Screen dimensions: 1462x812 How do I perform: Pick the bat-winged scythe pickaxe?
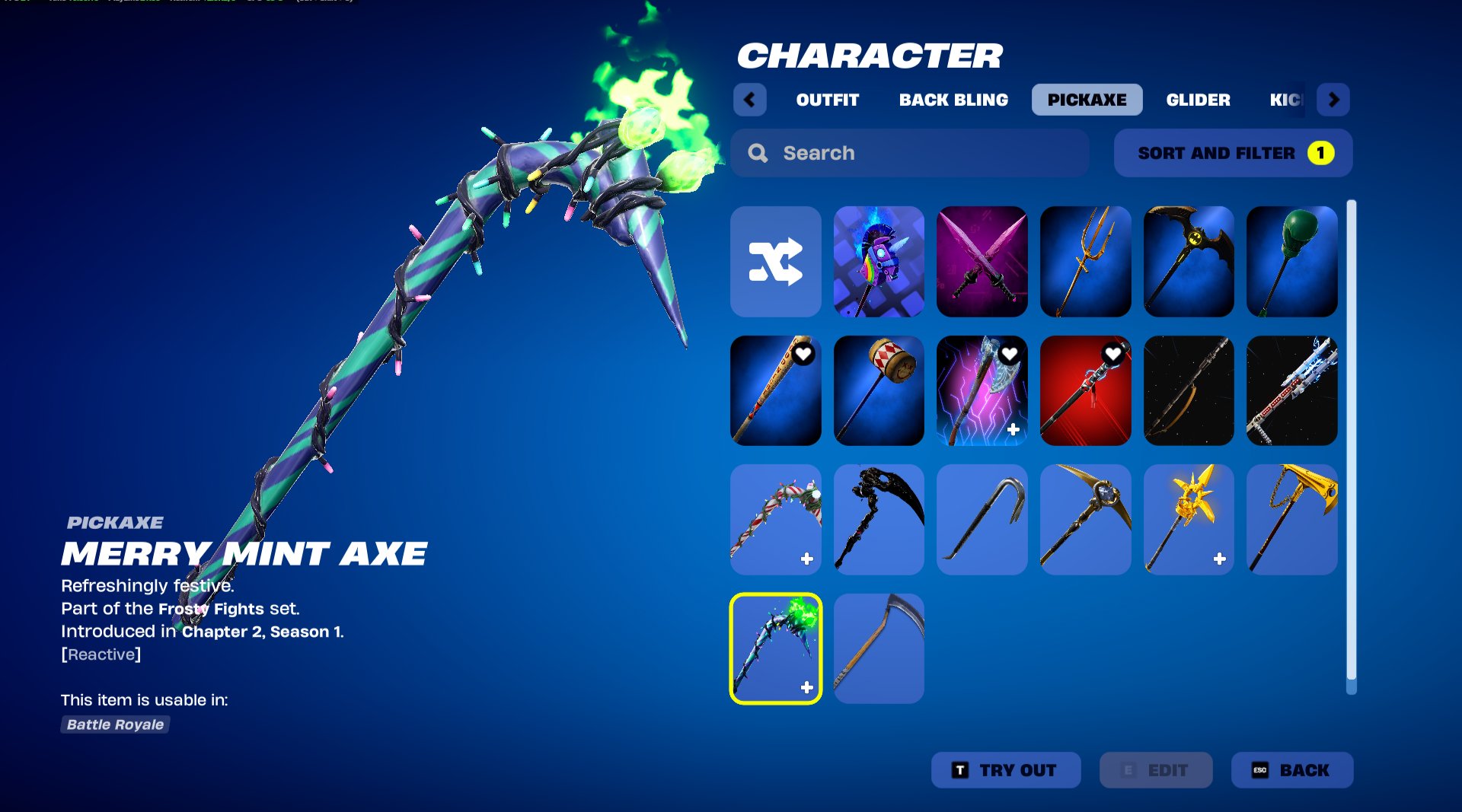click(1189, 261)
